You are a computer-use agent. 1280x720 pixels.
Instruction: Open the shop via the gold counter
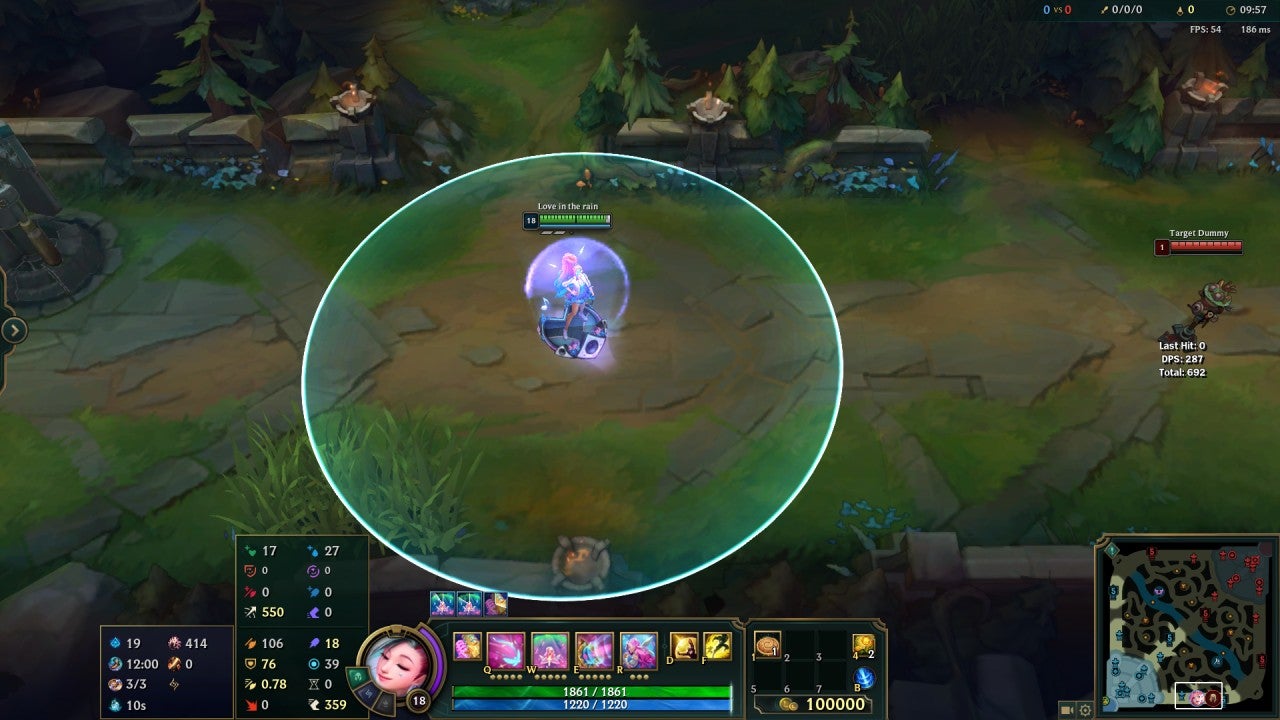click(x=824, y=704)
